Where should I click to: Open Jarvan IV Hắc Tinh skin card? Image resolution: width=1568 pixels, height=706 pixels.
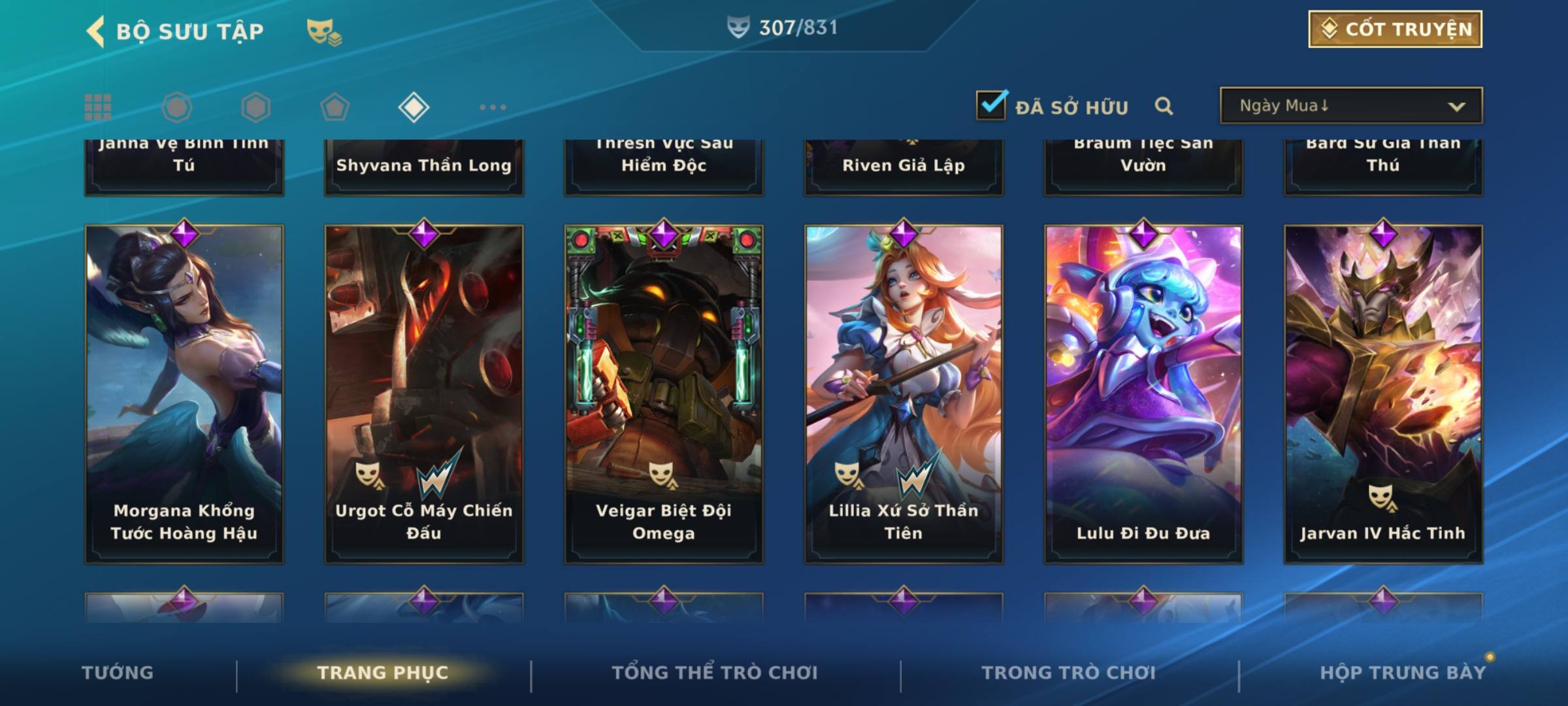[1383, 394]
